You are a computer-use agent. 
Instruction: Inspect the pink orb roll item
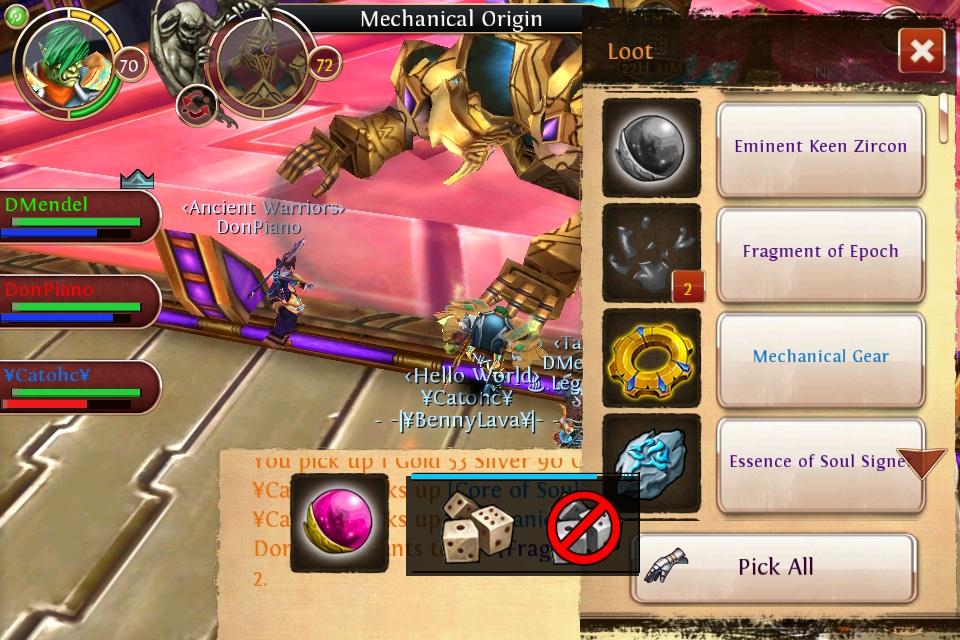coord(339,524)
